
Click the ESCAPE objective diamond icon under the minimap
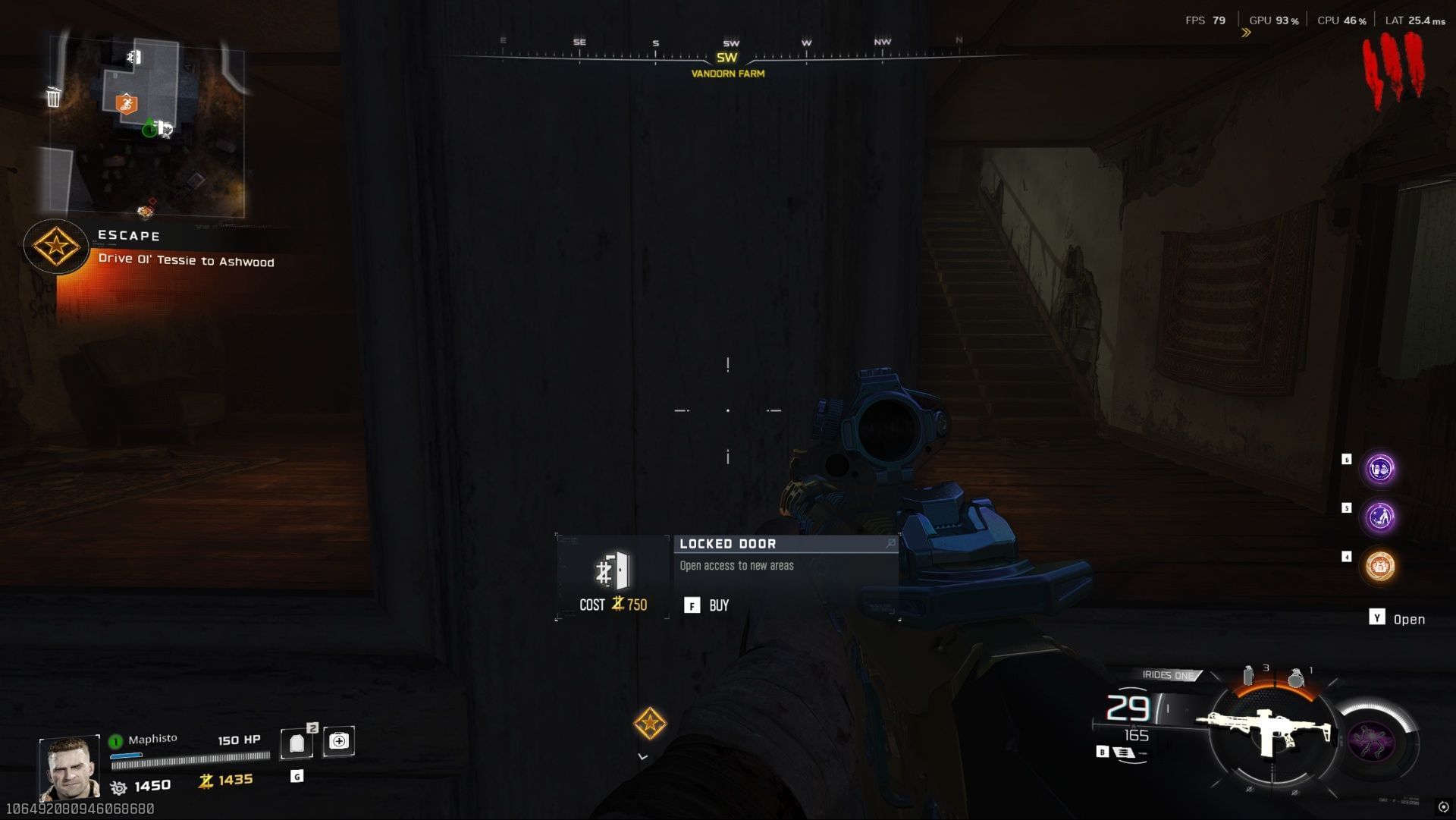pyautogui.click(x=56, y=247)
